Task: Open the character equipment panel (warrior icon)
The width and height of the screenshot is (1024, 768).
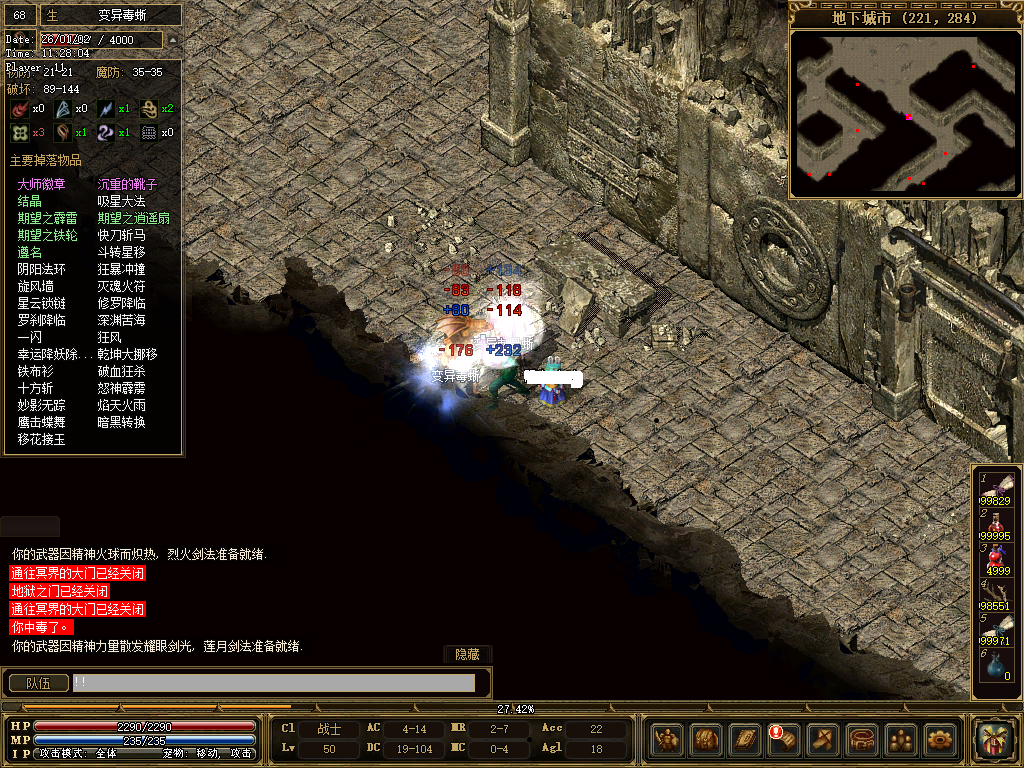Action: [667, 740]
